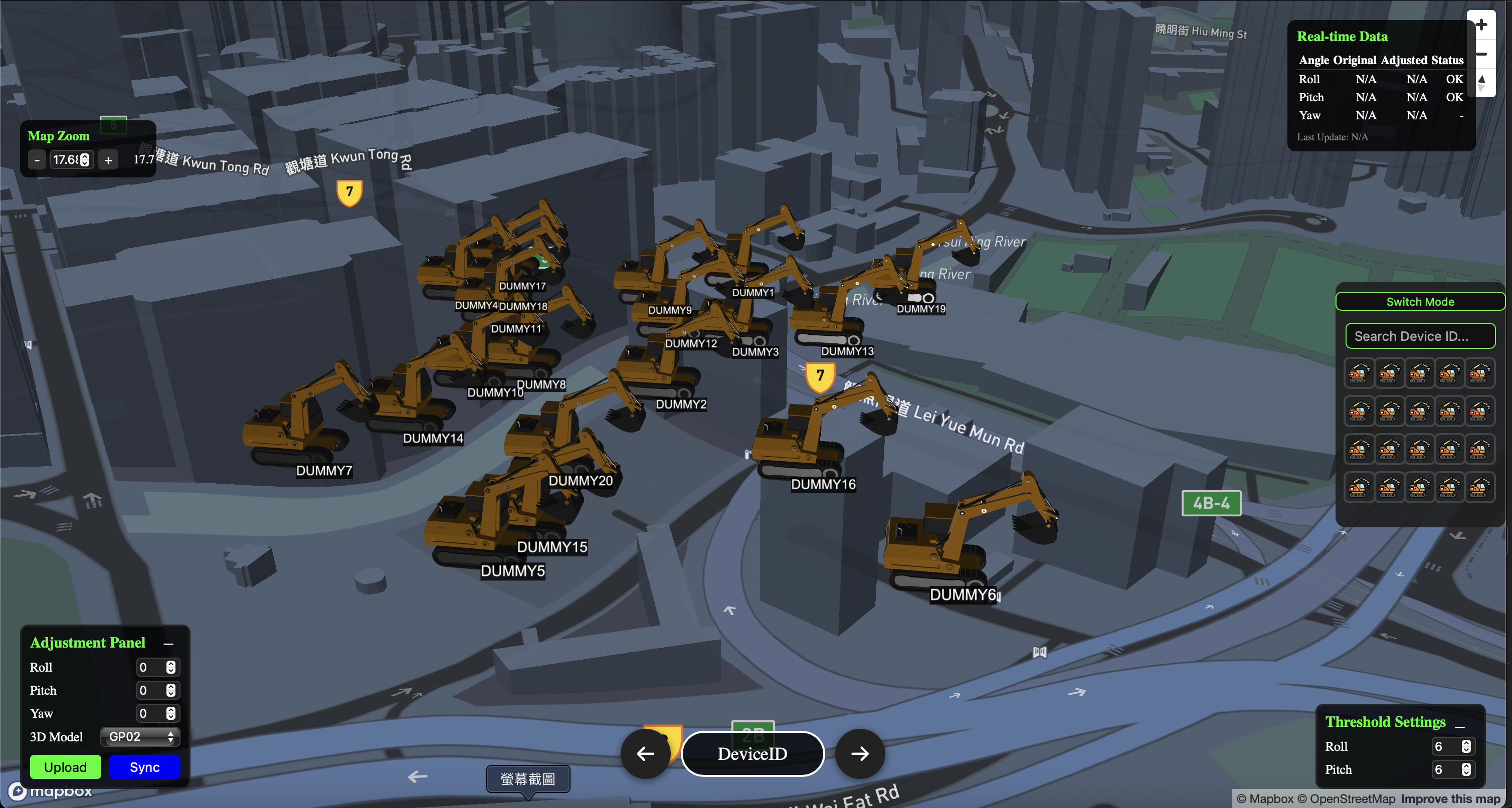Activate the Switch Mode button
The width and height of the screenshot is (1512, 808).
(1419, 302)
